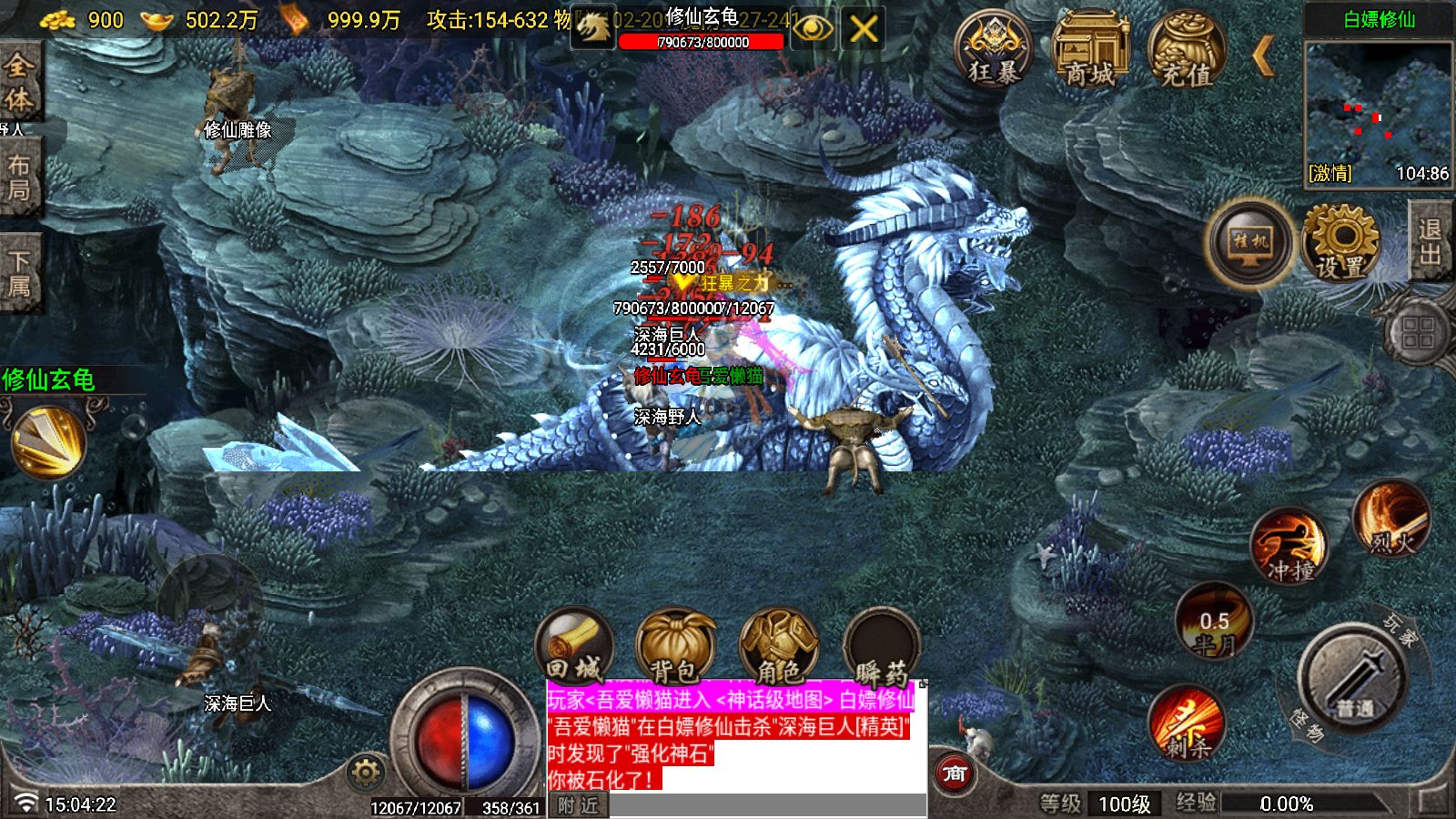
Task: Open the 附近 chat channel selector
Action: (580, 804)
